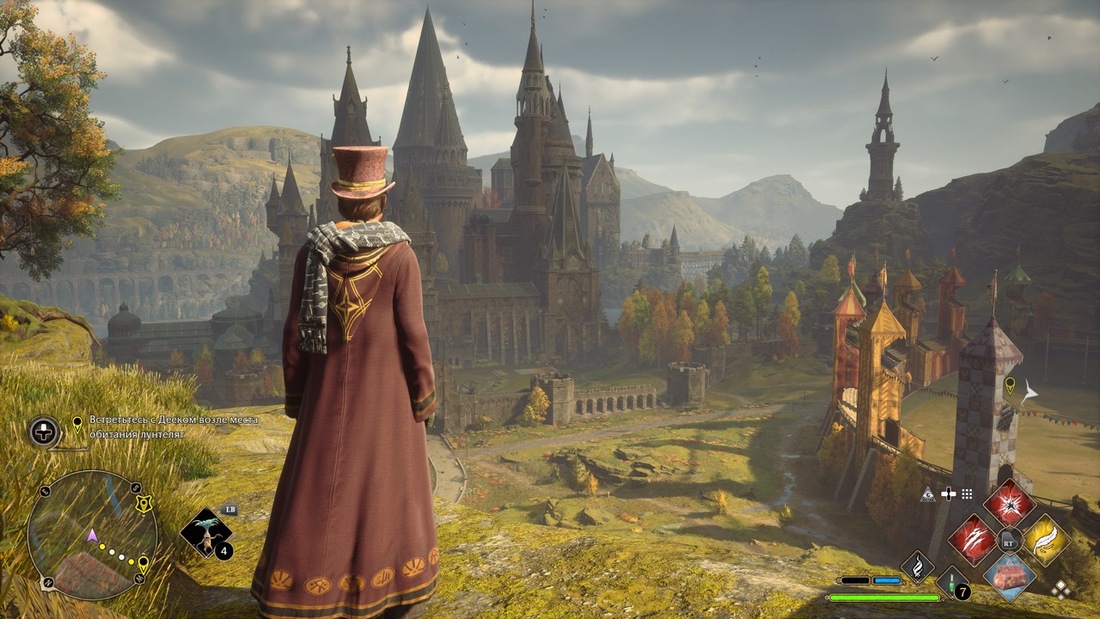Viewport: 1100px width, 619px height.
Task: Cast the red starburst spell
Action: [x=1009, y=503]
